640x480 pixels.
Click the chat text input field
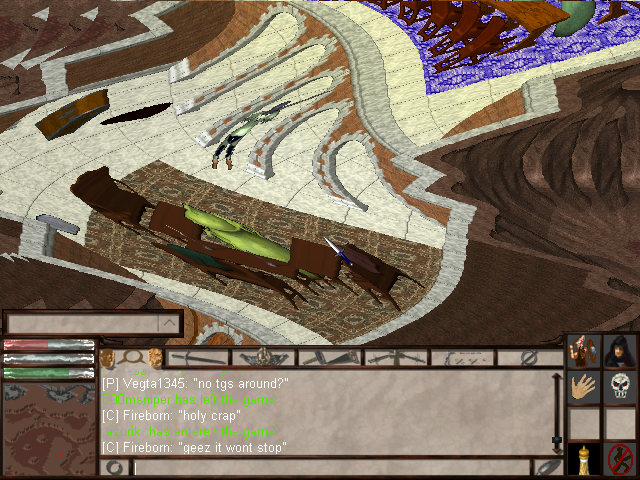(x=330, y=467)
